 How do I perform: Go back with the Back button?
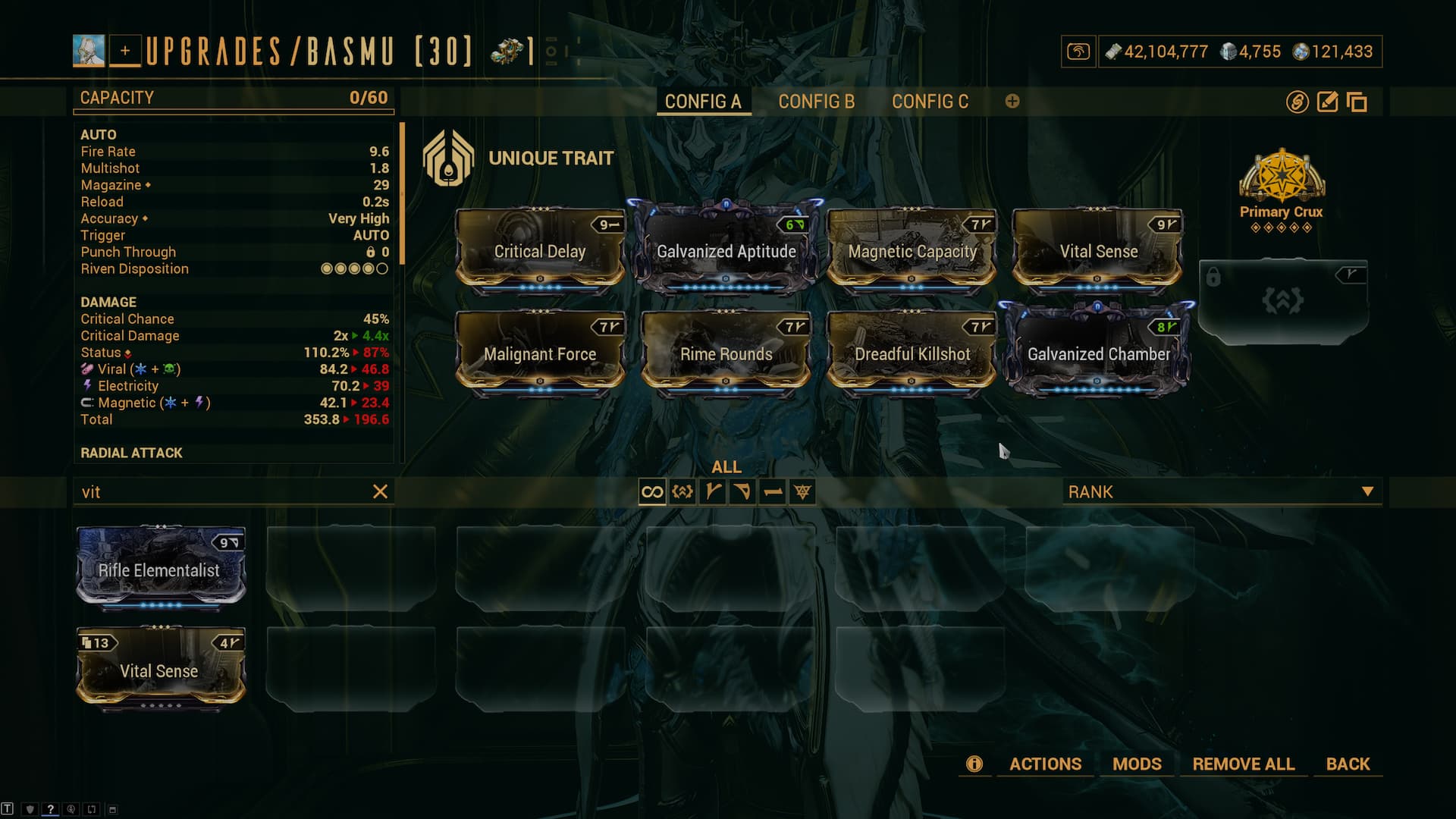(1348, 764)
